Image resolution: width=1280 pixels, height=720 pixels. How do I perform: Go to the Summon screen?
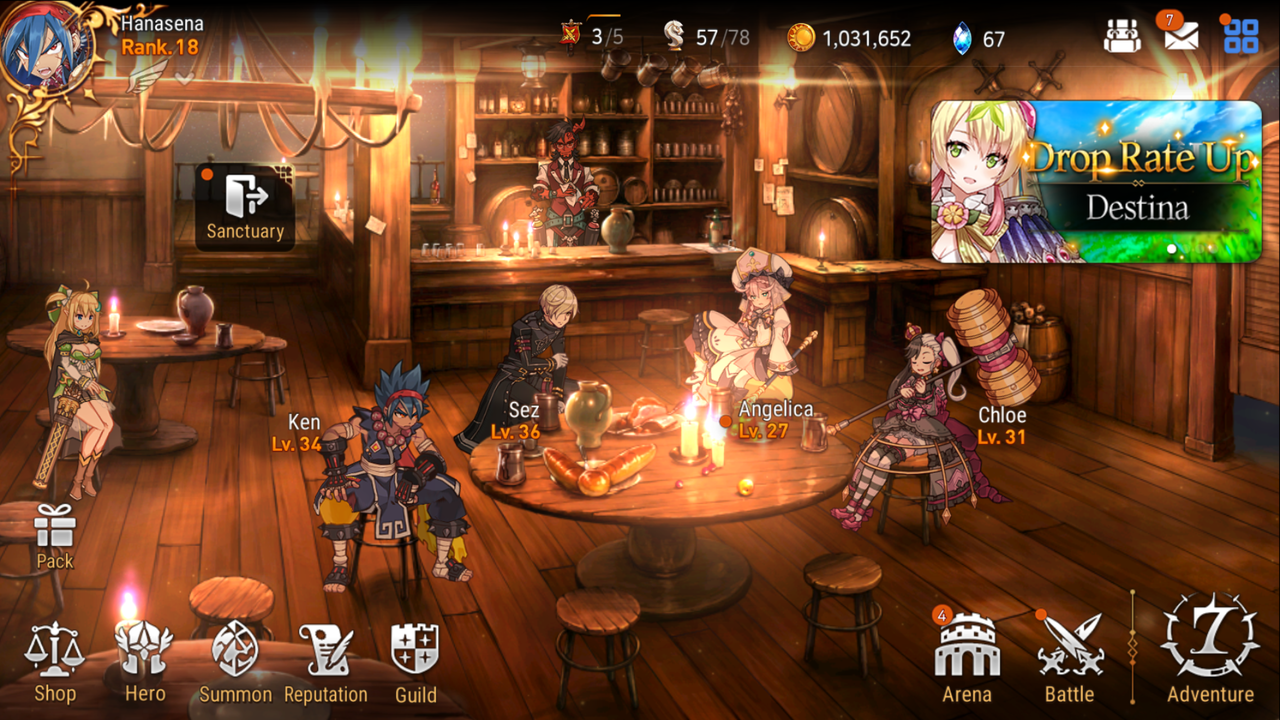236,660
